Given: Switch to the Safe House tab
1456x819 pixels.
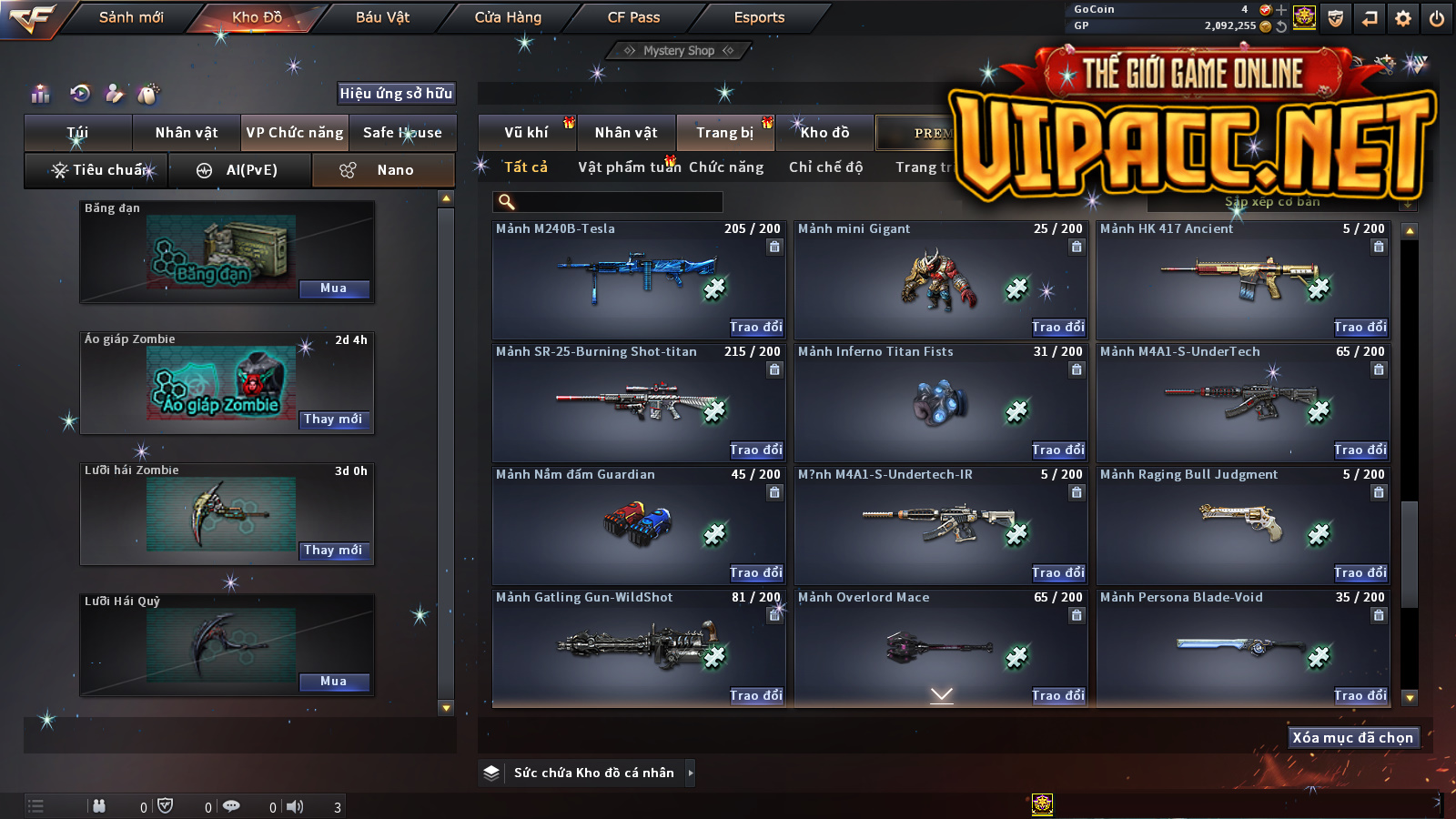Looking at the screenshot, I should (x=402, y=133).
